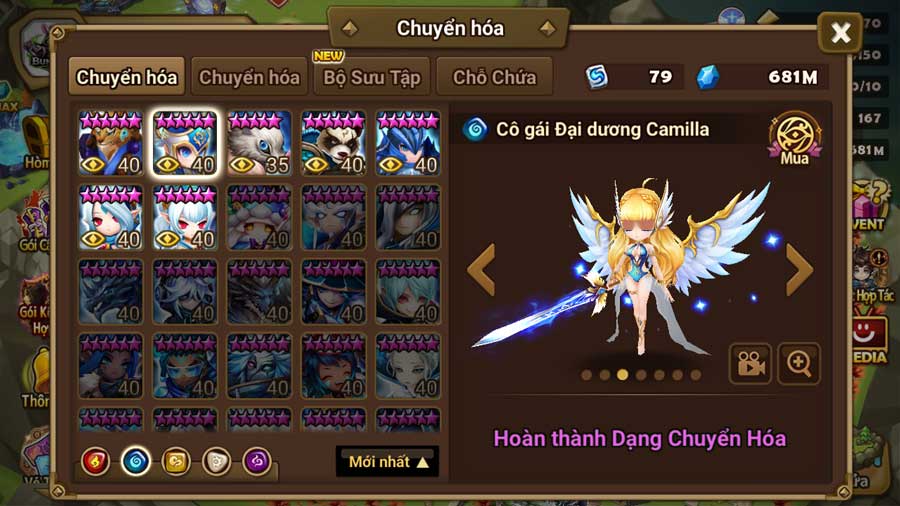Screen dimensions: 900x506
Task: Pick the gold-crowned monster in the first slot
Action: click(110, 144)
